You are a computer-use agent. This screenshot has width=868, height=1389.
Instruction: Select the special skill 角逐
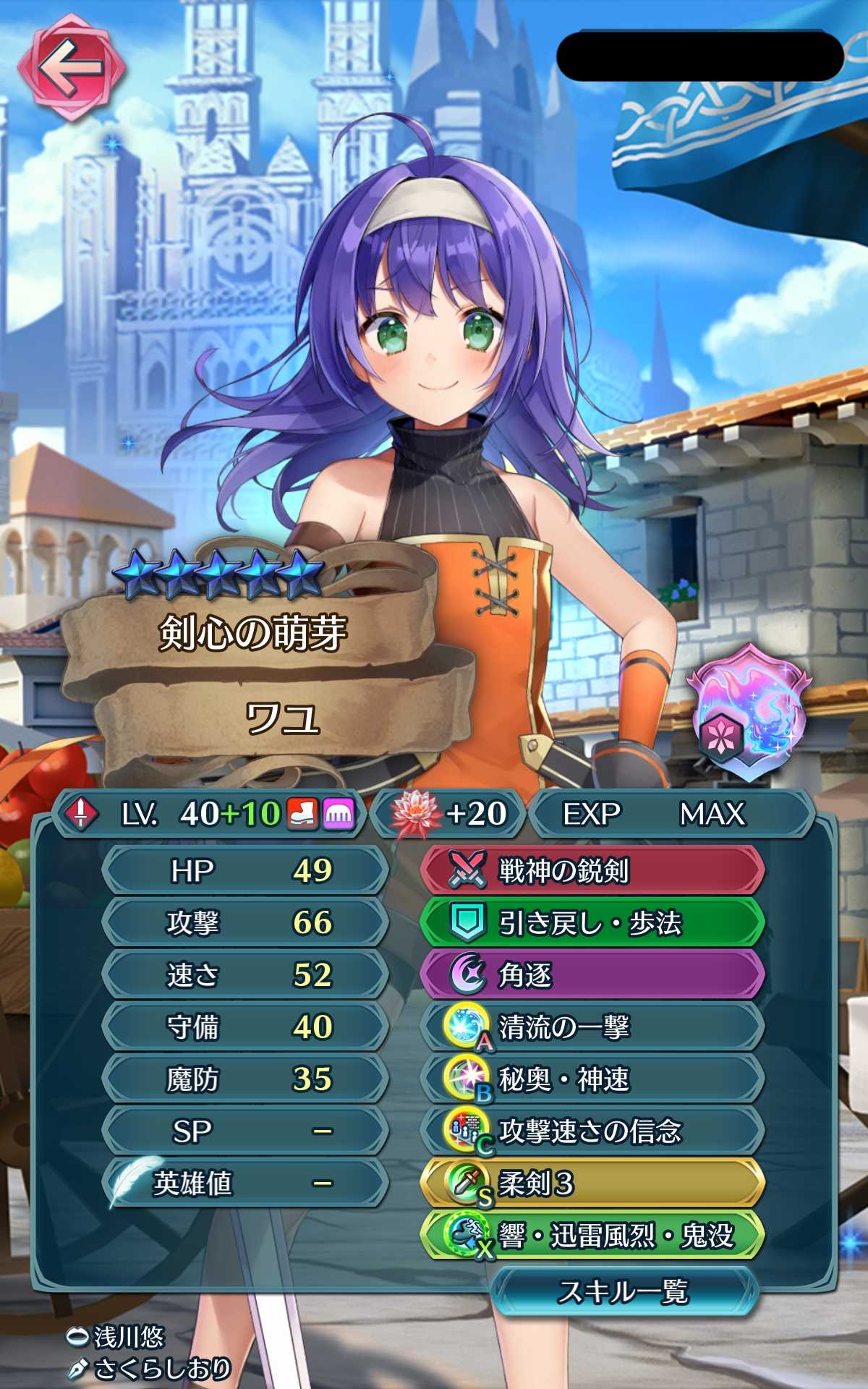click(592, 974)
